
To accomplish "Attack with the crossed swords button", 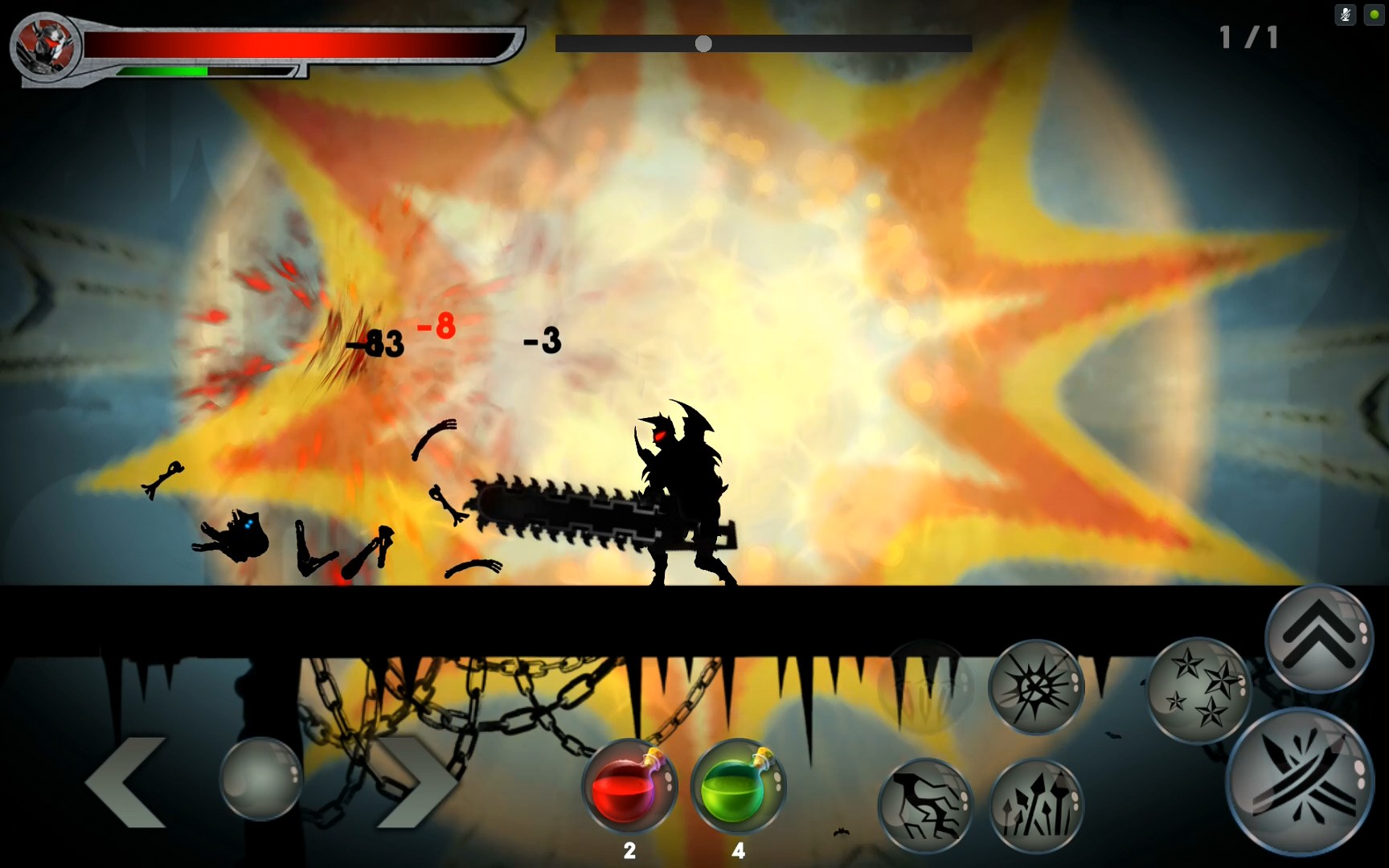I will [1300, 781].
